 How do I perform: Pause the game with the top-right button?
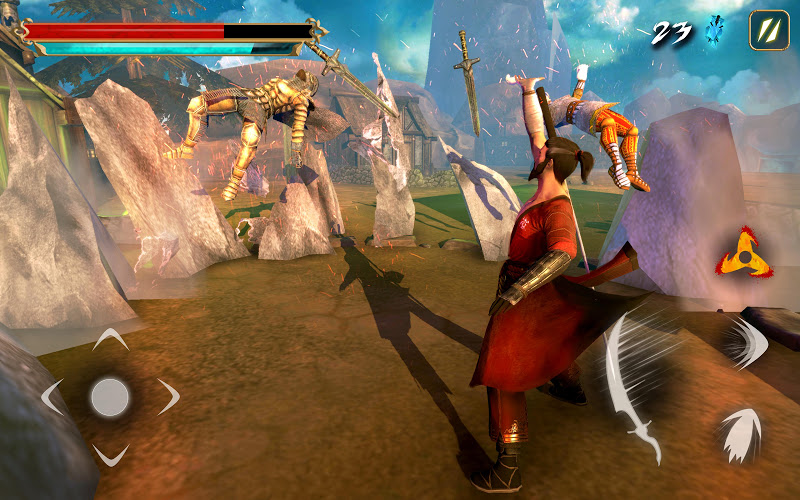point(769,30)
